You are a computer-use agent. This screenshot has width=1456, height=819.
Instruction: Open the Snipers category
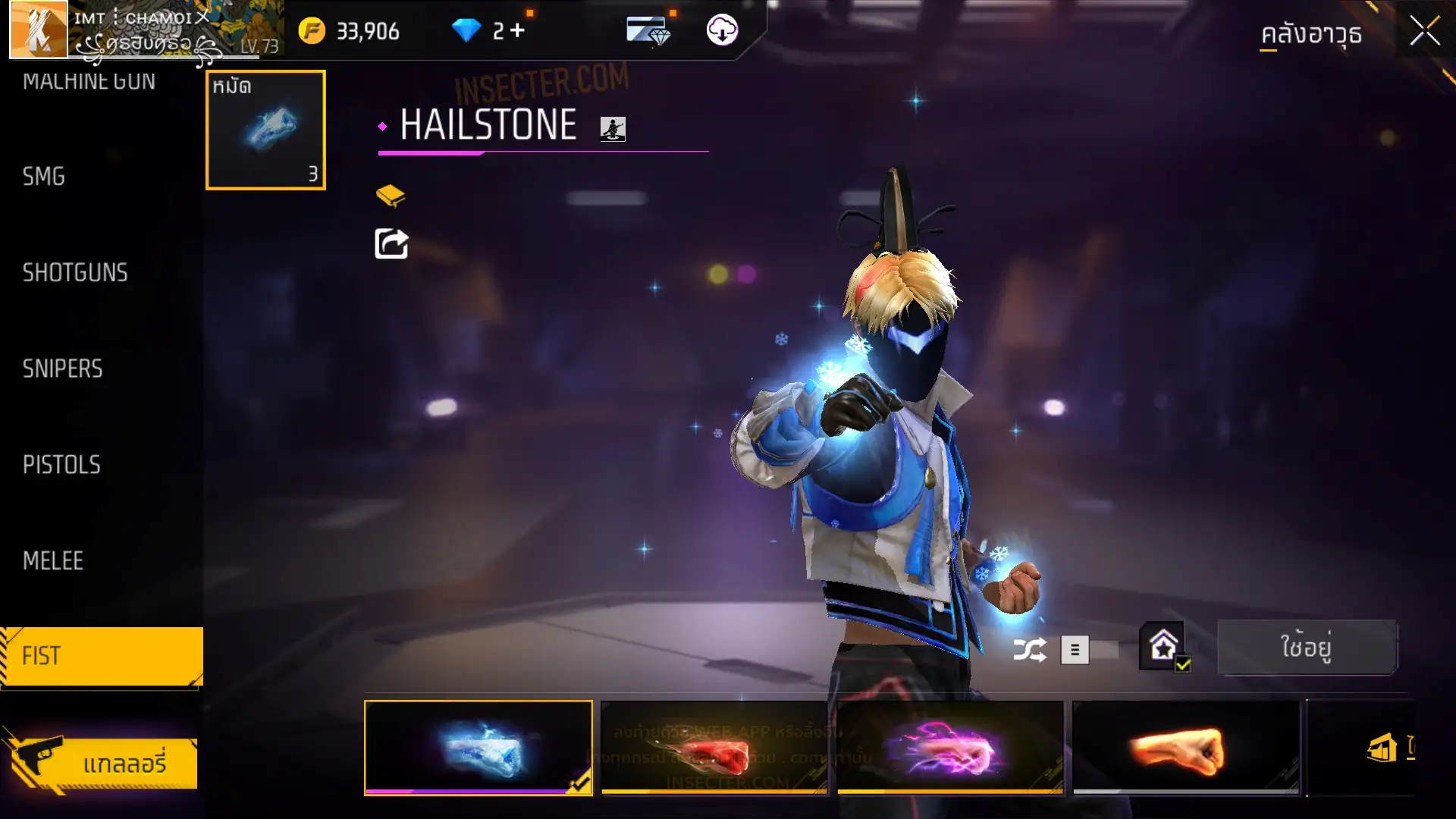(62, 369)
